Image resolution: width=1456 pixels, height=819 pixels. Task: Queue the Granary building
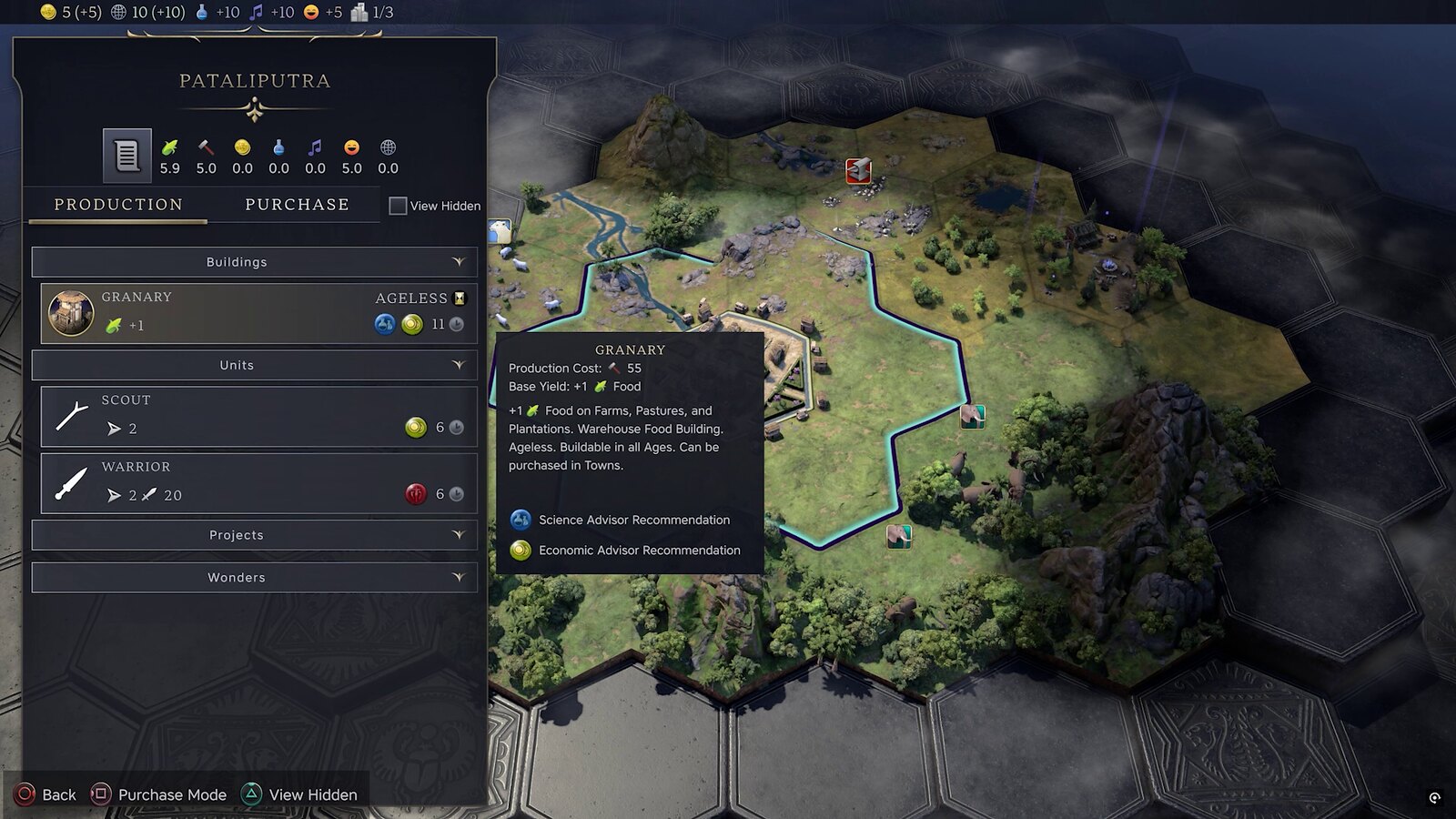pos(258,313)
